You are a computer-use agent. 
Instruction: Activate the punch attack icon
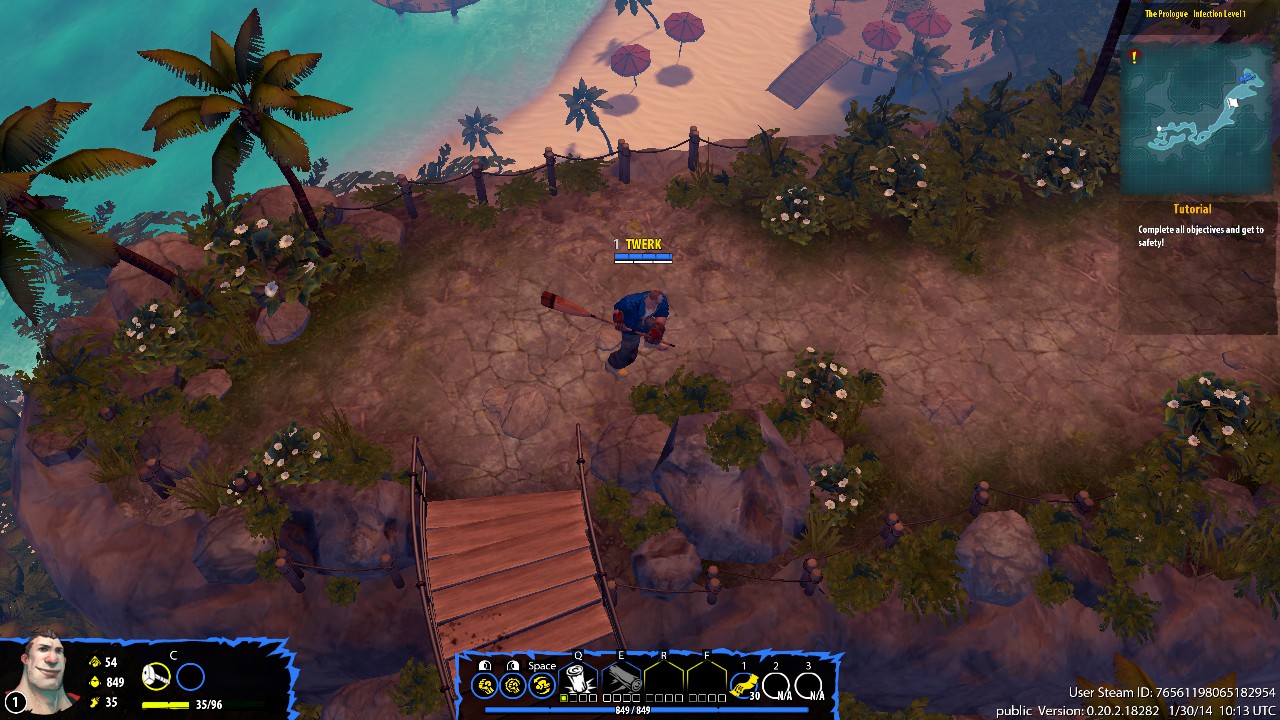(x=485, y=685)
